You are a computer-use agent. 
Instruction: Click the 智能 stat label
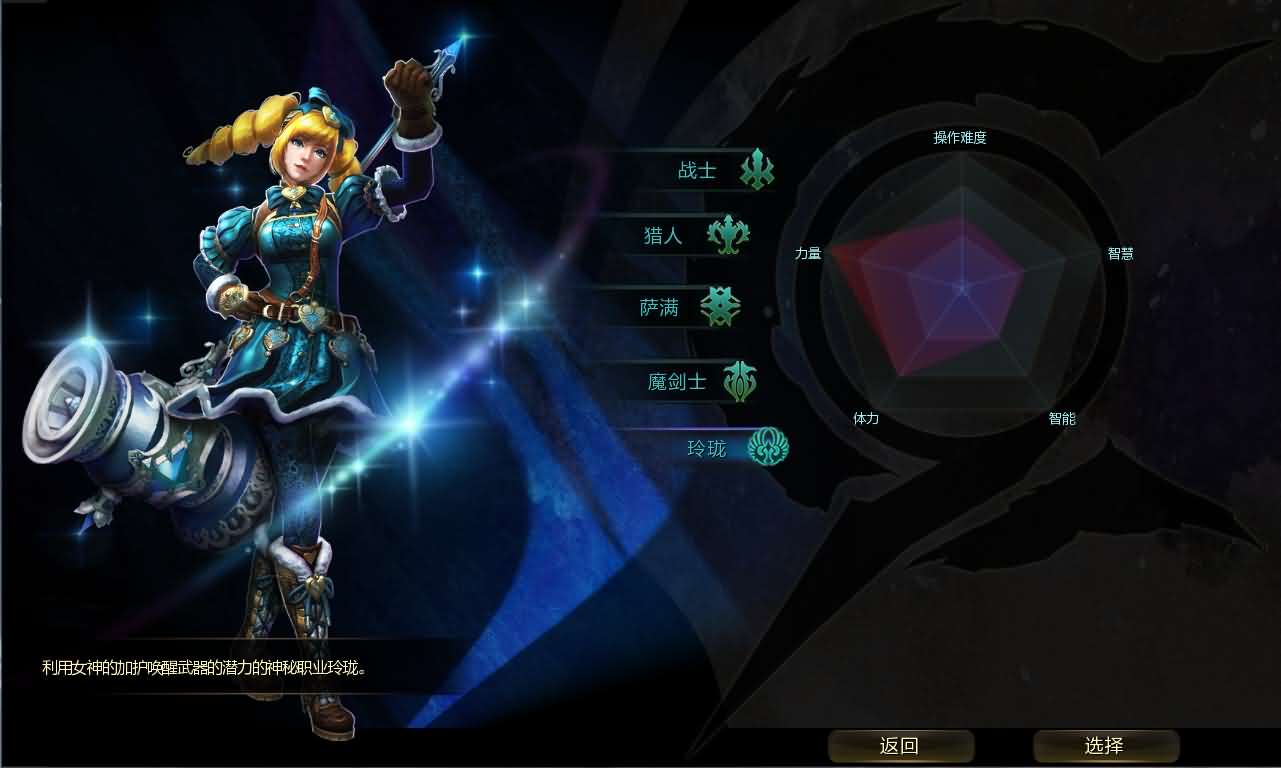pos(1063,419)
